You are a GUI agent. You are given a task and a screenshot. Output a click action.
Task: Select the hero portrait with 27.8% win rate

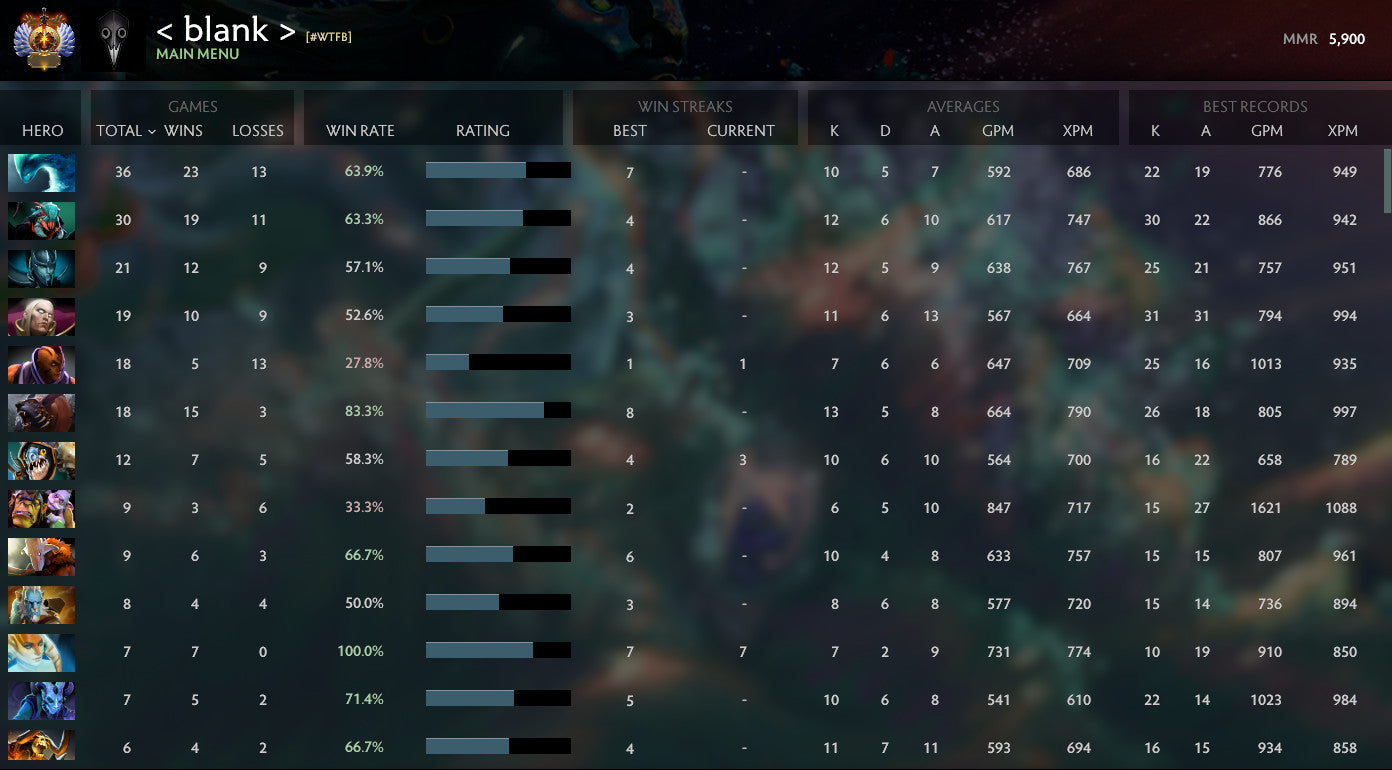coord(41,364)
